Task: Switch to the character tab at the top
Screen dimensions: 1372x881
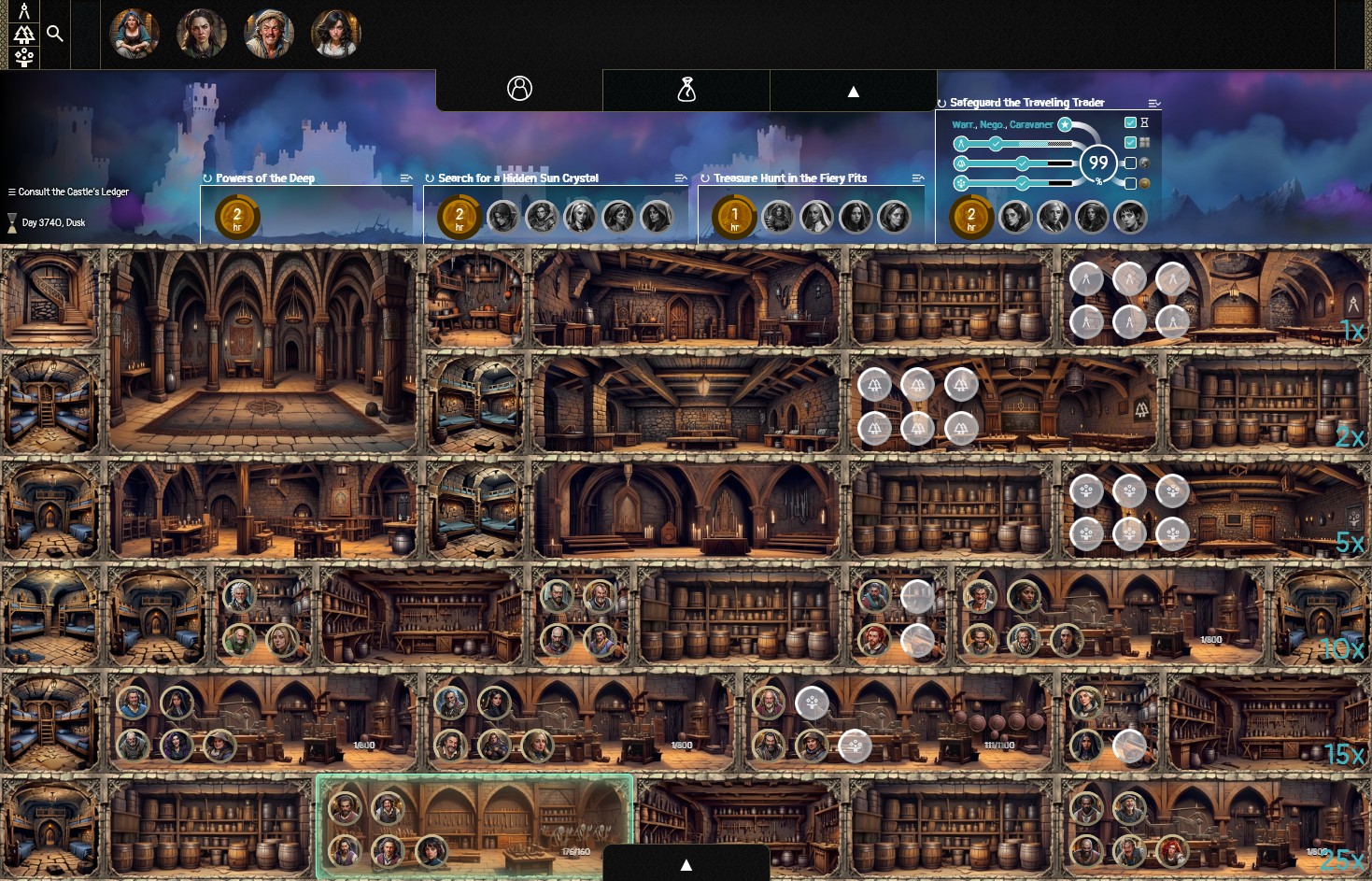Action: point(518,89)
